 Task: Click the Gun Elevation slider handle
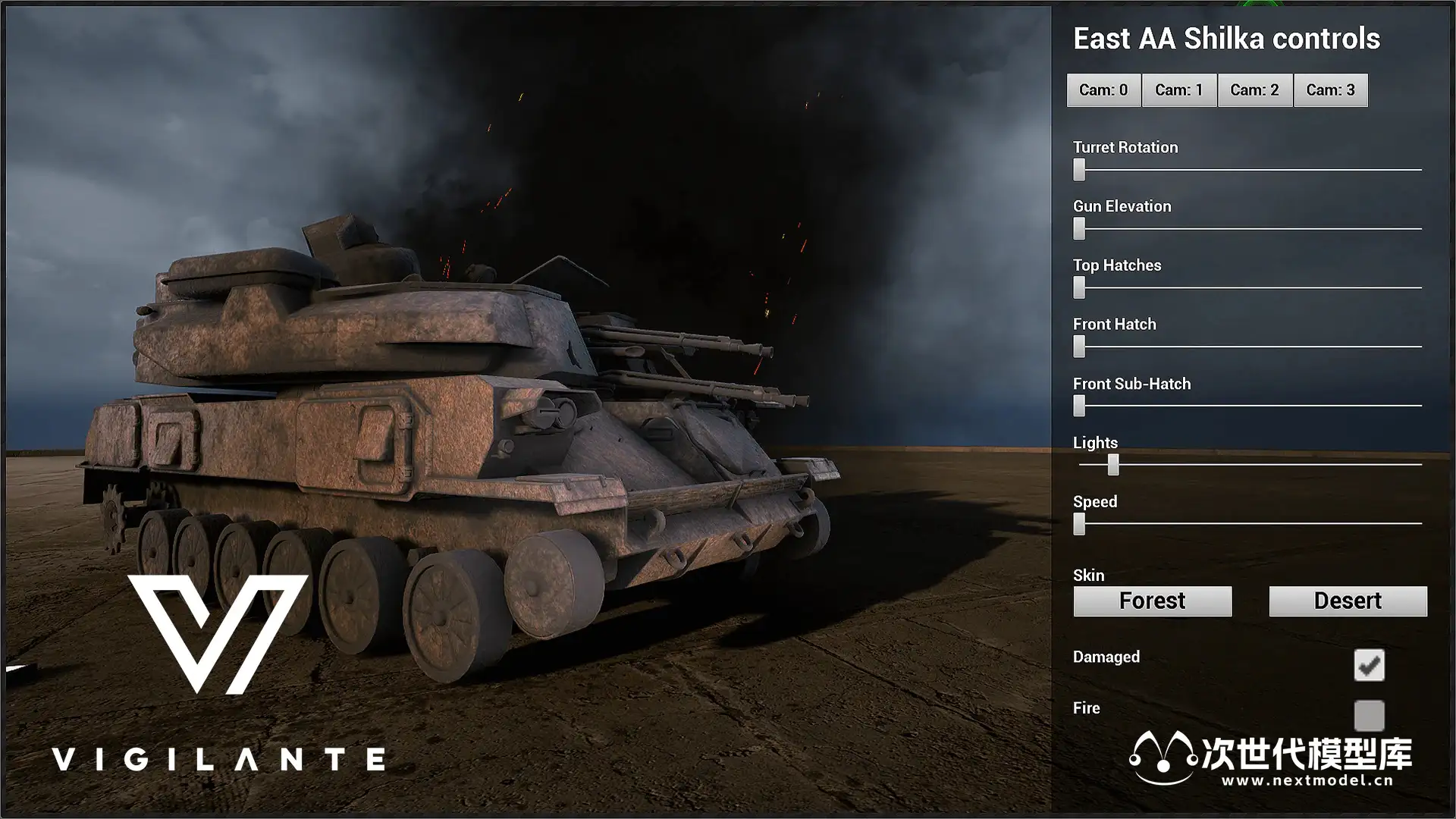click(x=1079, y=228)
